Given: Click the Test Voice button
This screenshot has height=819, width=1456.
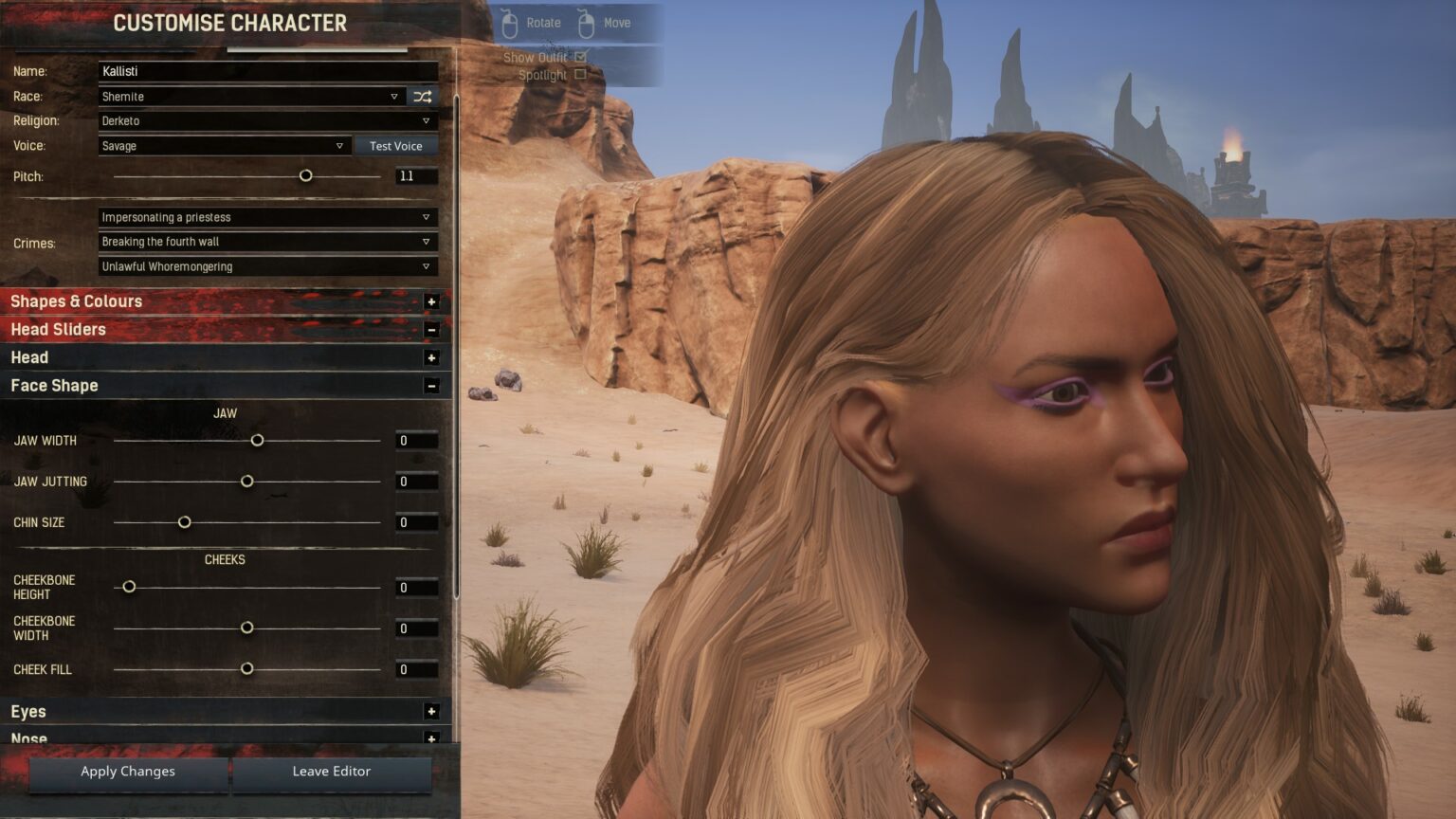Looking at the screenshot, I should pyautogui.click(x=395, y=145).
